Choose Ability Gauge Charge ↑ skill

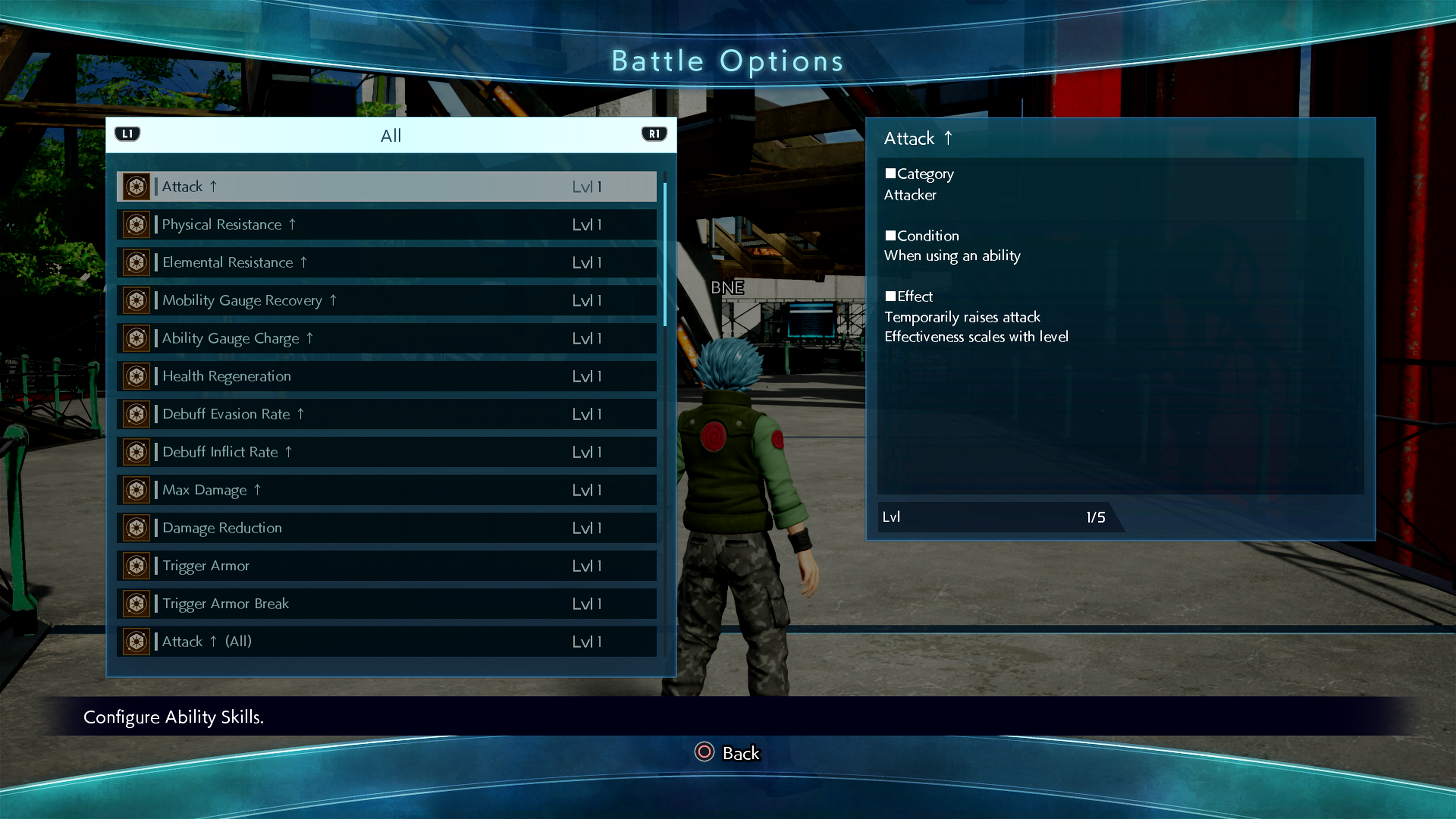pos(387,338)
